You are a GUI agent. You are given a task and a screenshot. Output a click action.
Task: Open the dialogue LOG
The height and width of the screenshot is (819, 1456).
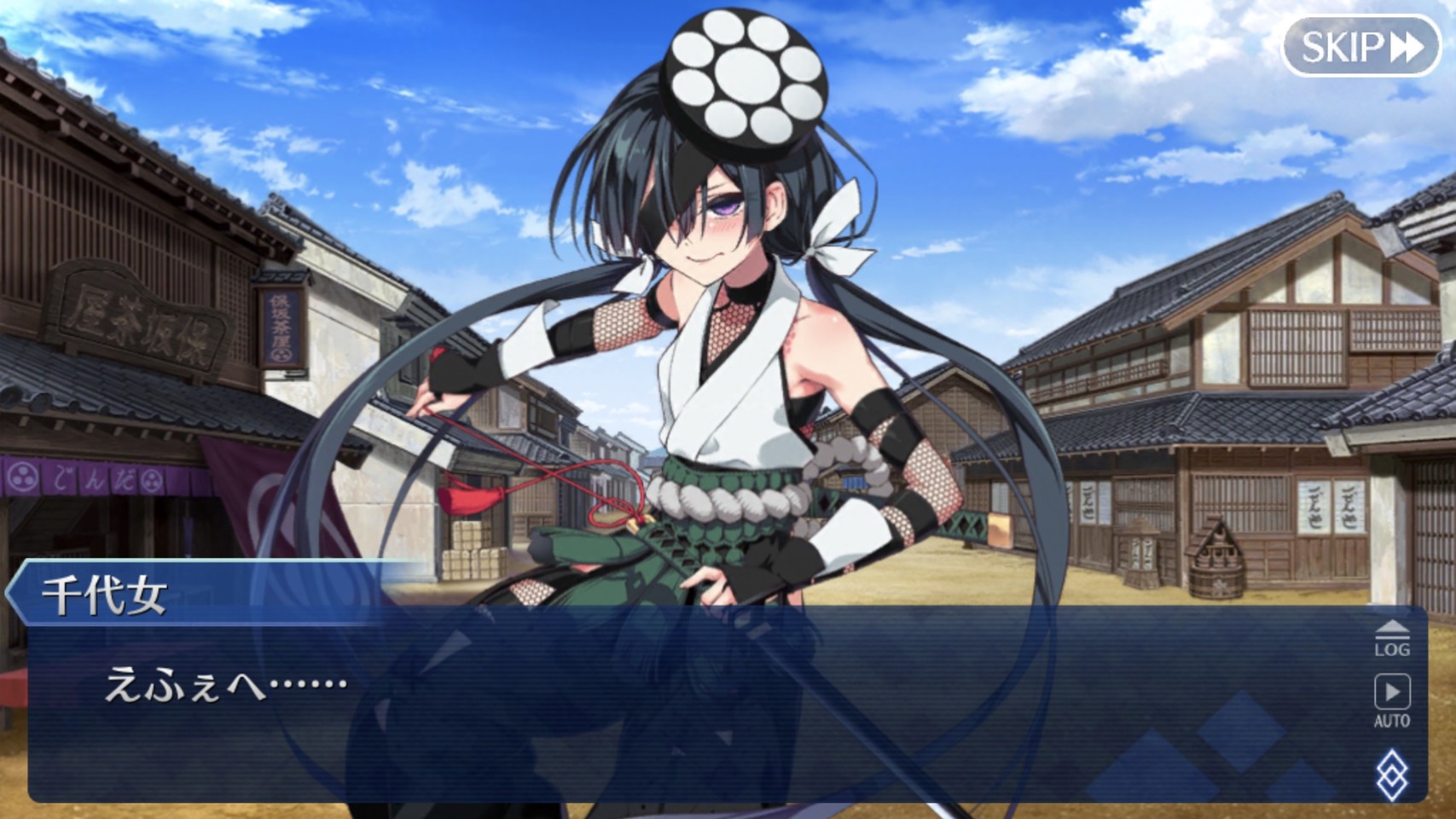coord(1391,639)
